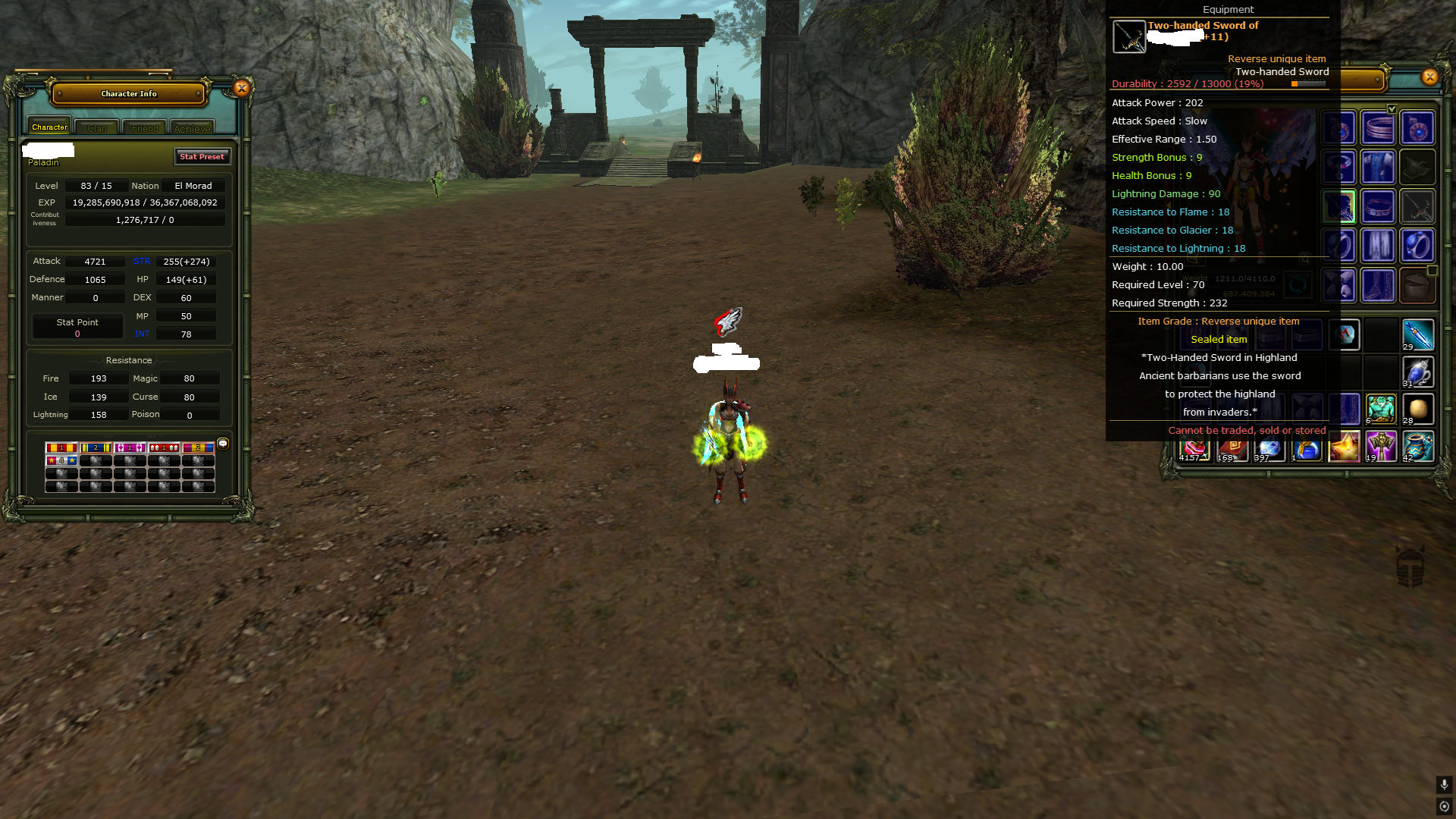The height and width of the screenshot is (819, 1456).
Task: Click the hammer item with quantity 19
Action: pyautogui.click(x=1381, y=446)
